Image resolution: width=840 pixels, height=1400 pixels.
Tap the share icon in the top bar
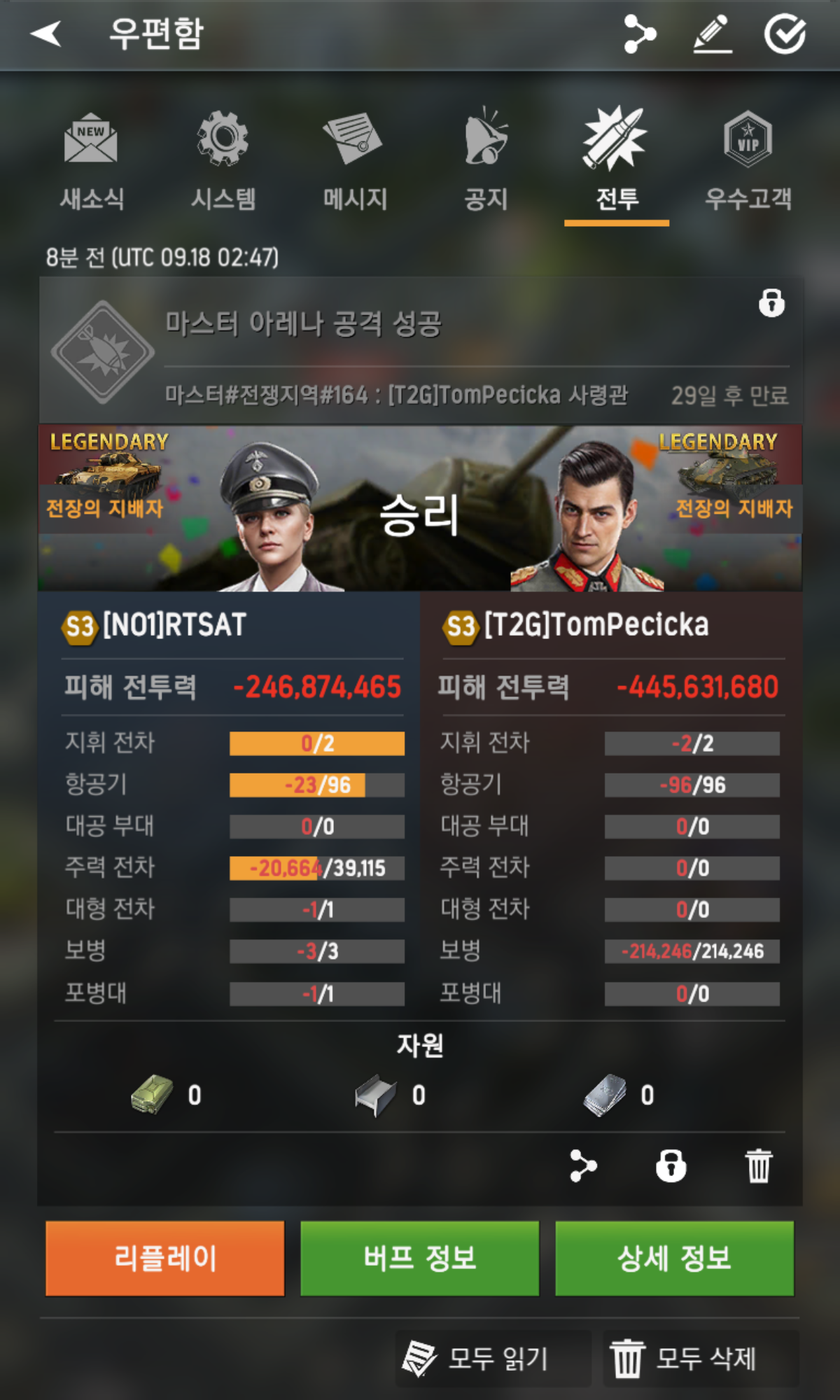tap(639, 34)
